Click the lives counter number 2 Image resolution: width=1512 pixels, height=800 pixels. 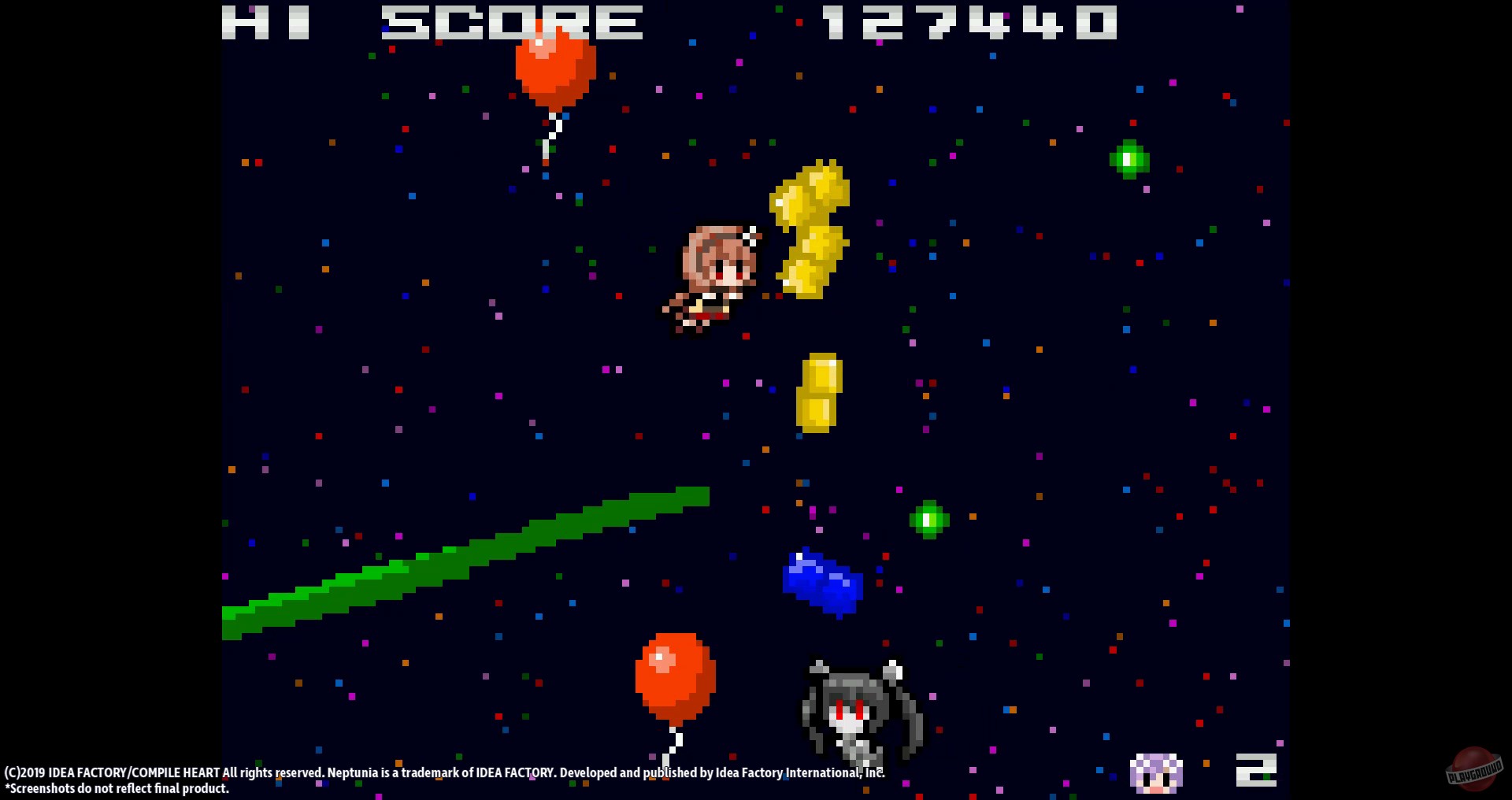coord(1258,769)
